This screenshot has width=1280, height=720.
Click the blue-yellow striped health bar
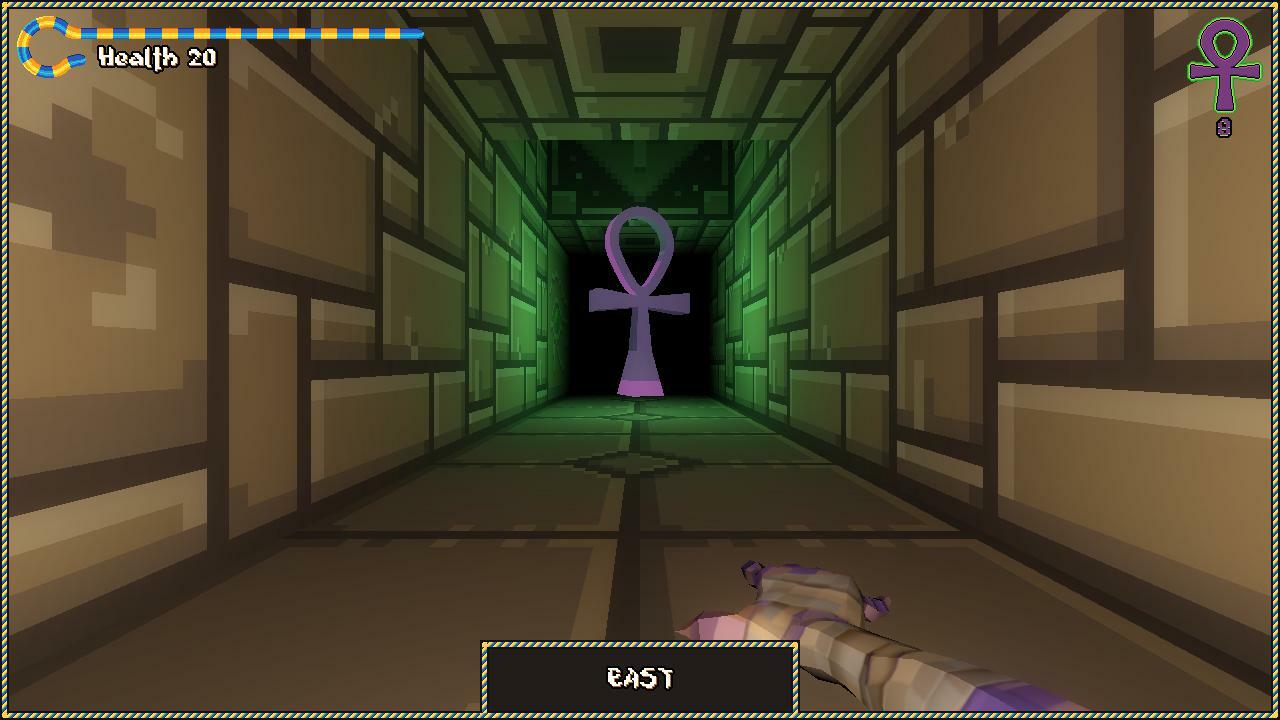pyautogui.click(x=250, y=32)
